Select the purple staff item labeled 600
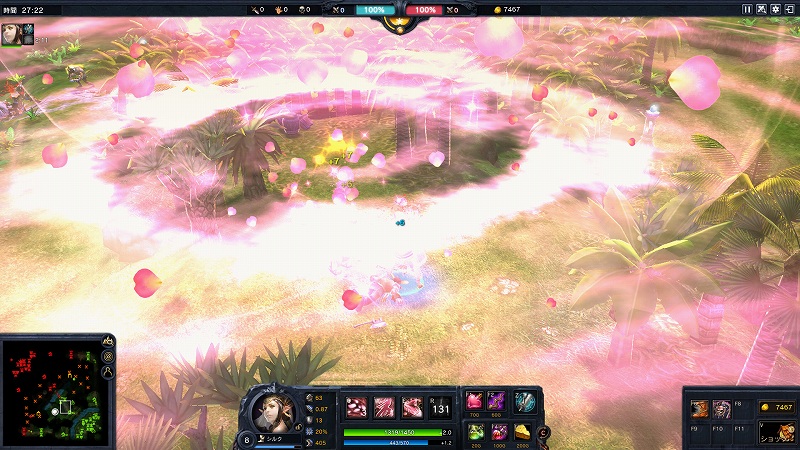 497,401
